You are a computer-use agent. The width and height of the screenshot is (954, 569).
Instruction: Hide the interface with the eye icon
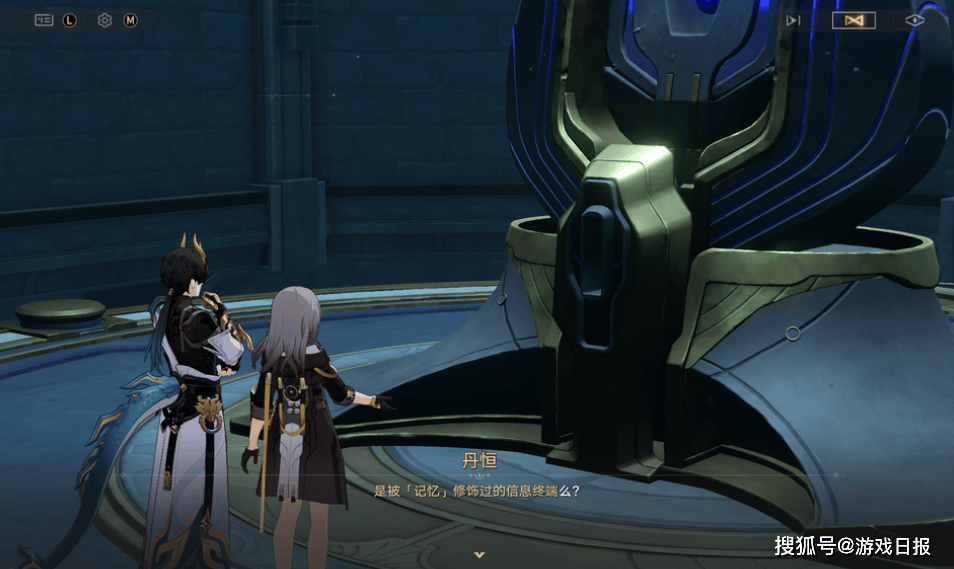pyautogui.click(x=914, y=20)
